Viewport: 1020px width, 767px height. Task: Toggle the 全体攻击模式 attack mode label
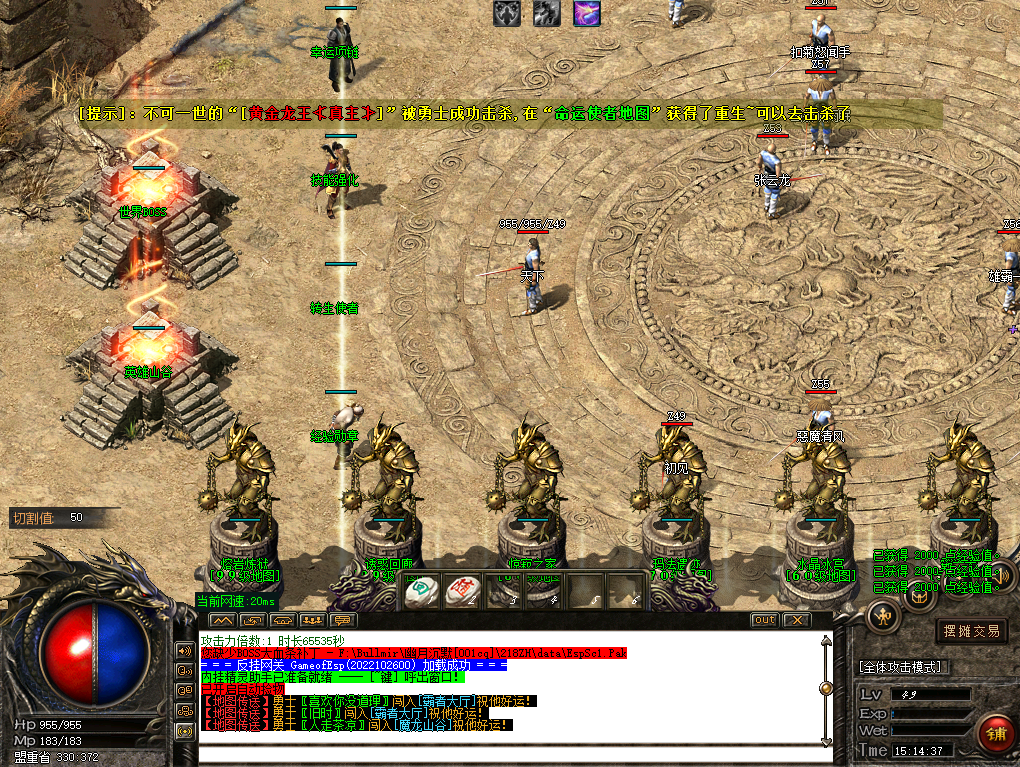[x=904, y=666]
